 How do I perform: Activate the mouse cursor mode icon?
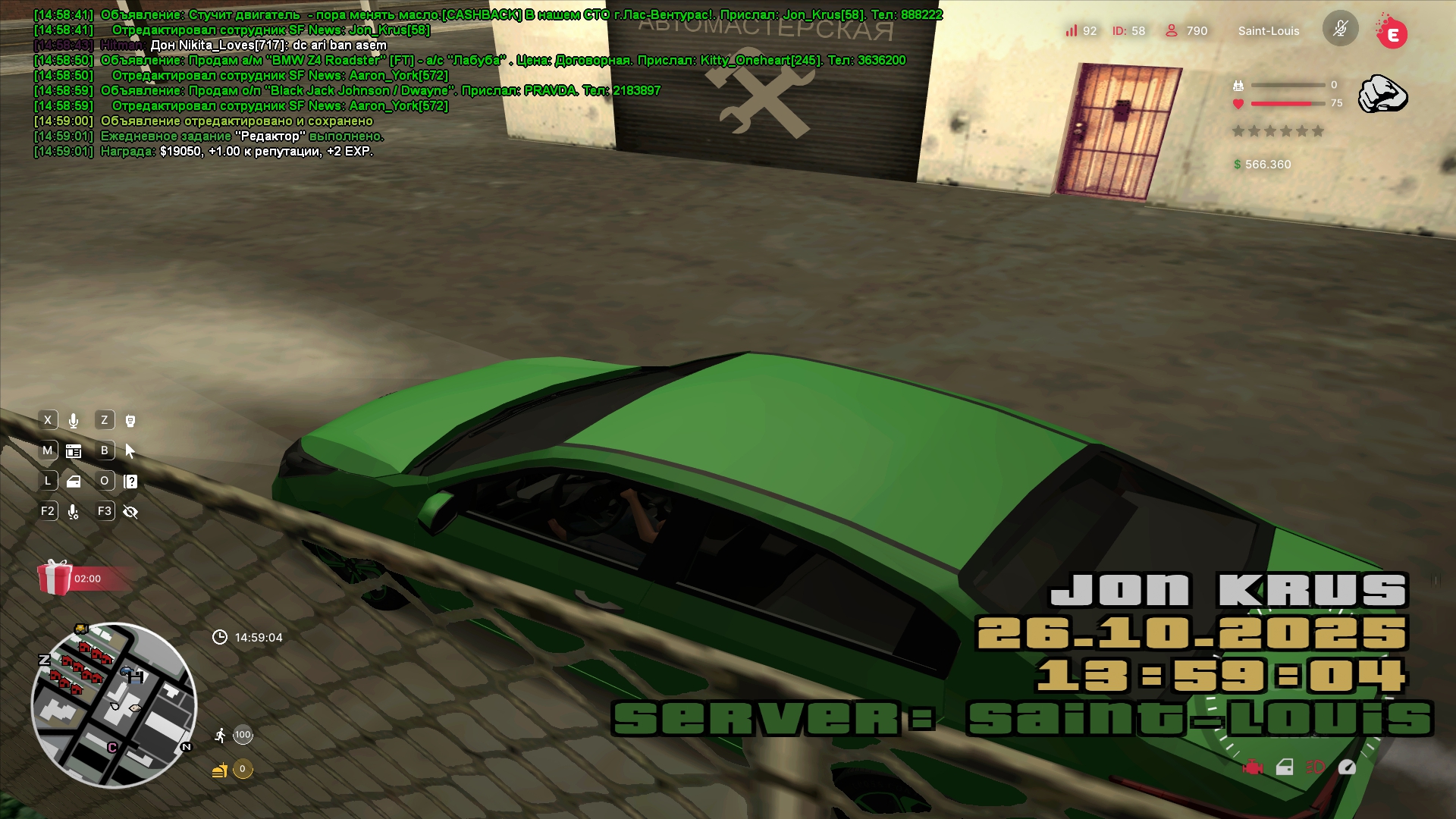coord(130,451)
